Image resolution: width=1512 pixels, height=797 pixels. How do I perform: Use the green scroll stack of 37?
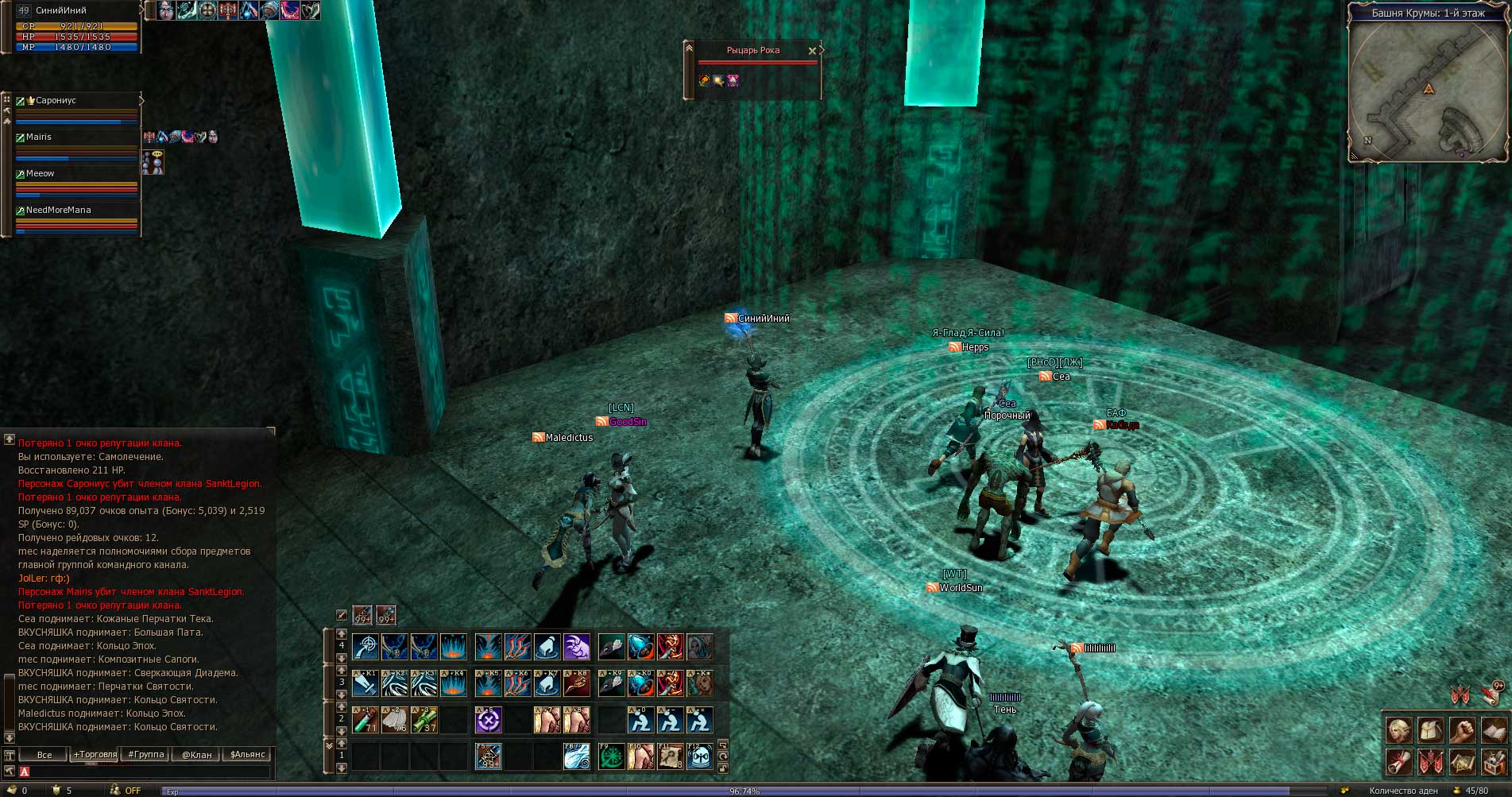tap(424, 721)
